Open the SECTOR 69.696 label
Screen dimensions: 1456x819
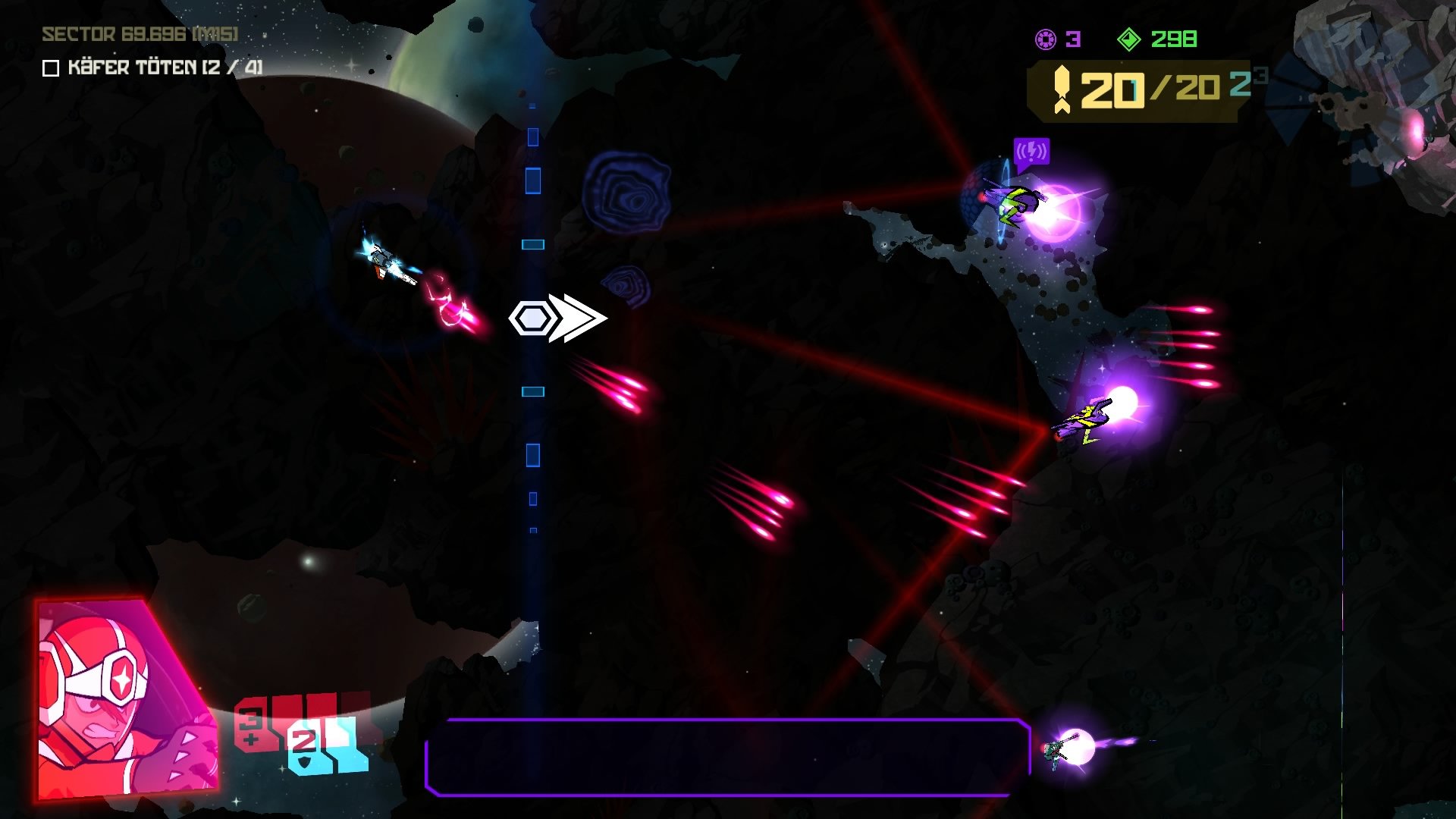(x=139, y=33)
